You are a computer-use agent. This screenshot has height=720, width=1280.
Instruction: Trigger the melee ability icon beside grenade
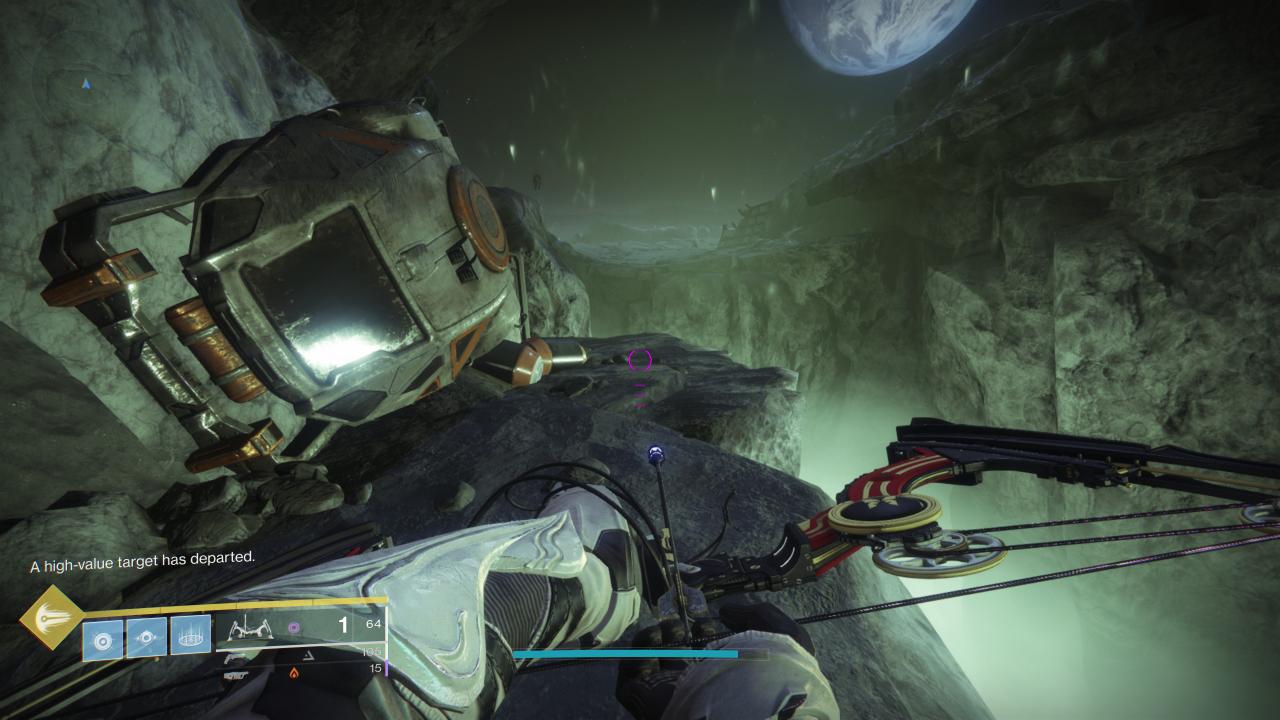146,637
